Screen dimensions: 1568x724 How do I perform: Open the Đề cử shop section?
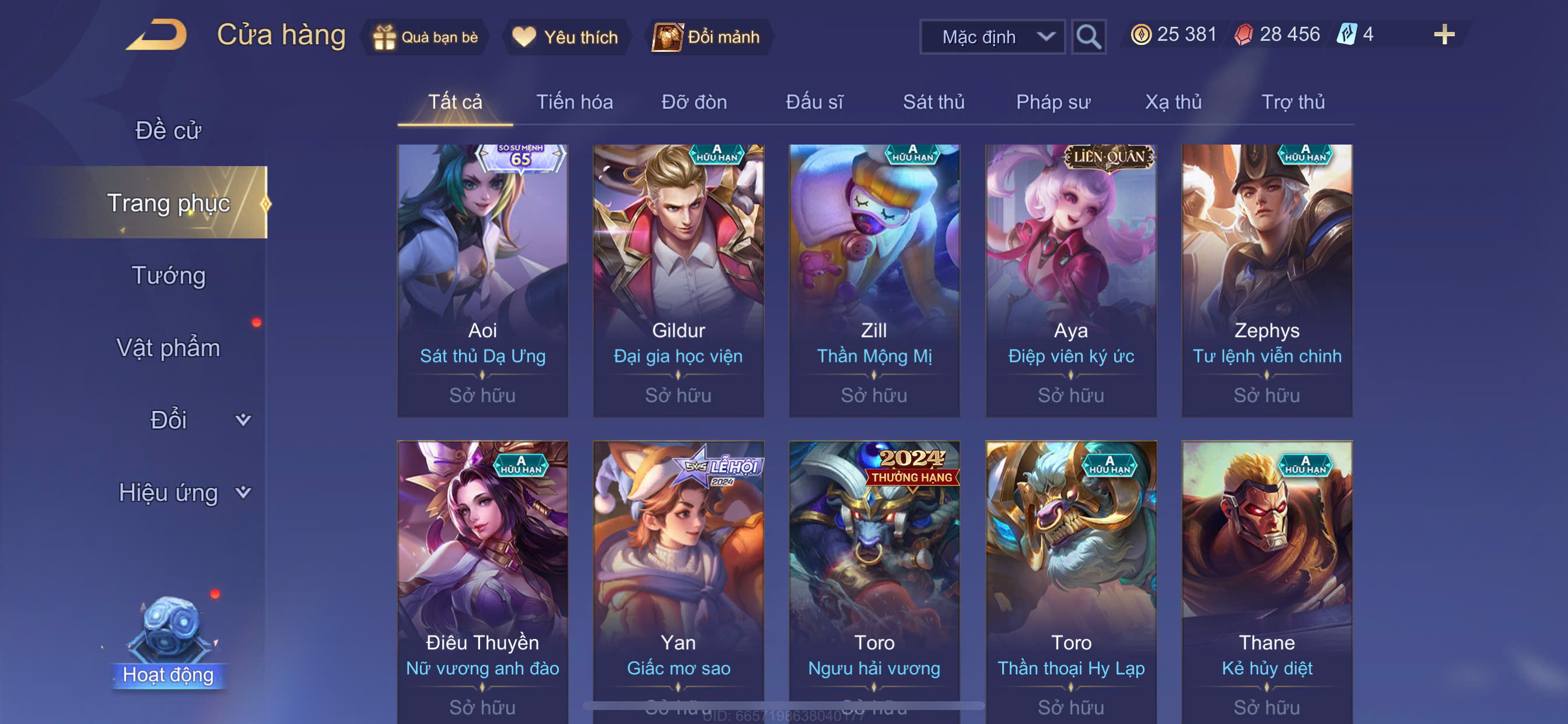[x=168, y=130]
